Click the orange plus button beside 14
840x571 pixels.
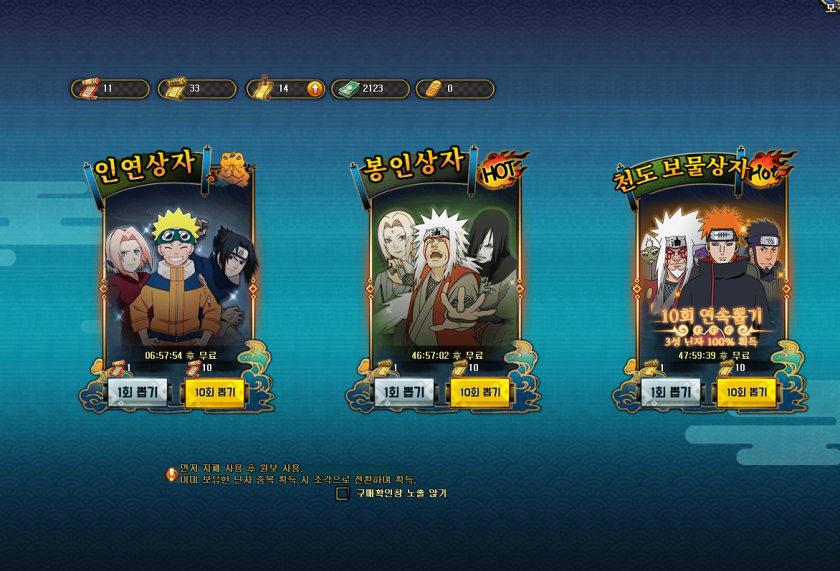click(315, 89)
